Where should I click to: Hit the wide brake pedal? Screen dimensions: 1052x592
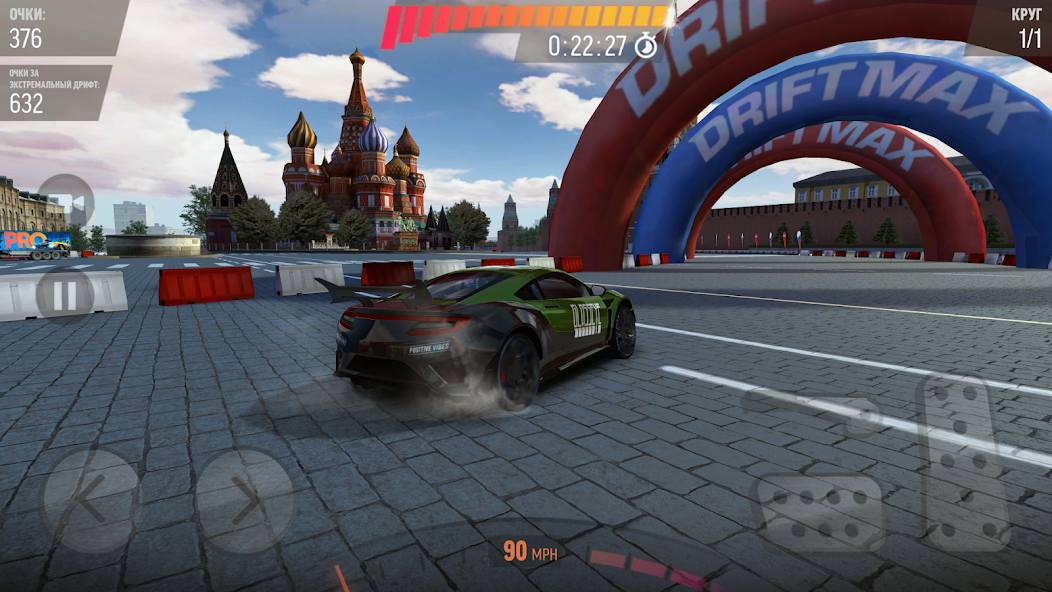pos(819,511)
